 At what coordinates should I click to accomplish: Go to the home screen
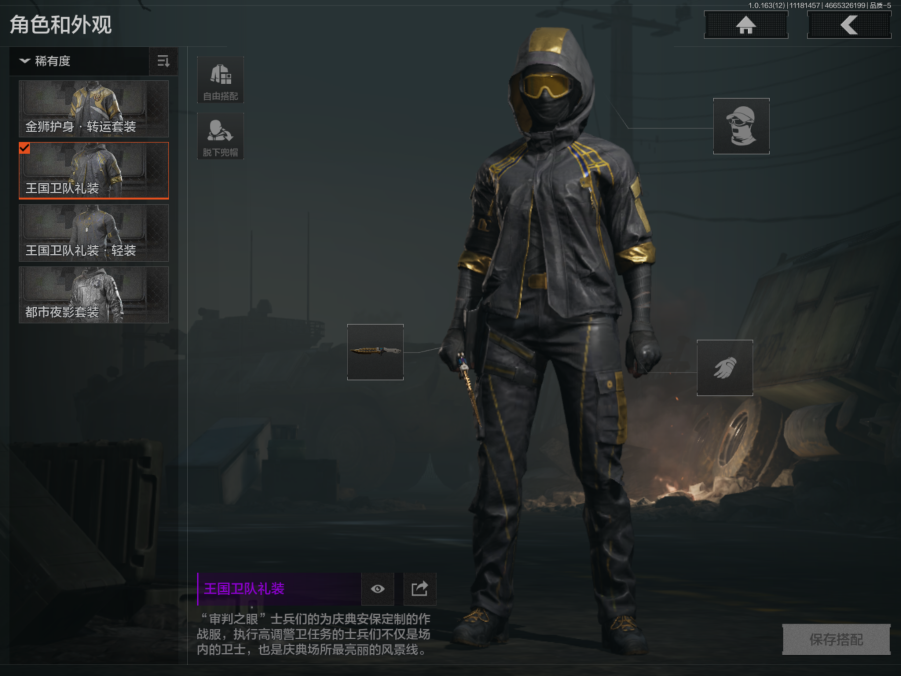(x=745, y=25)
